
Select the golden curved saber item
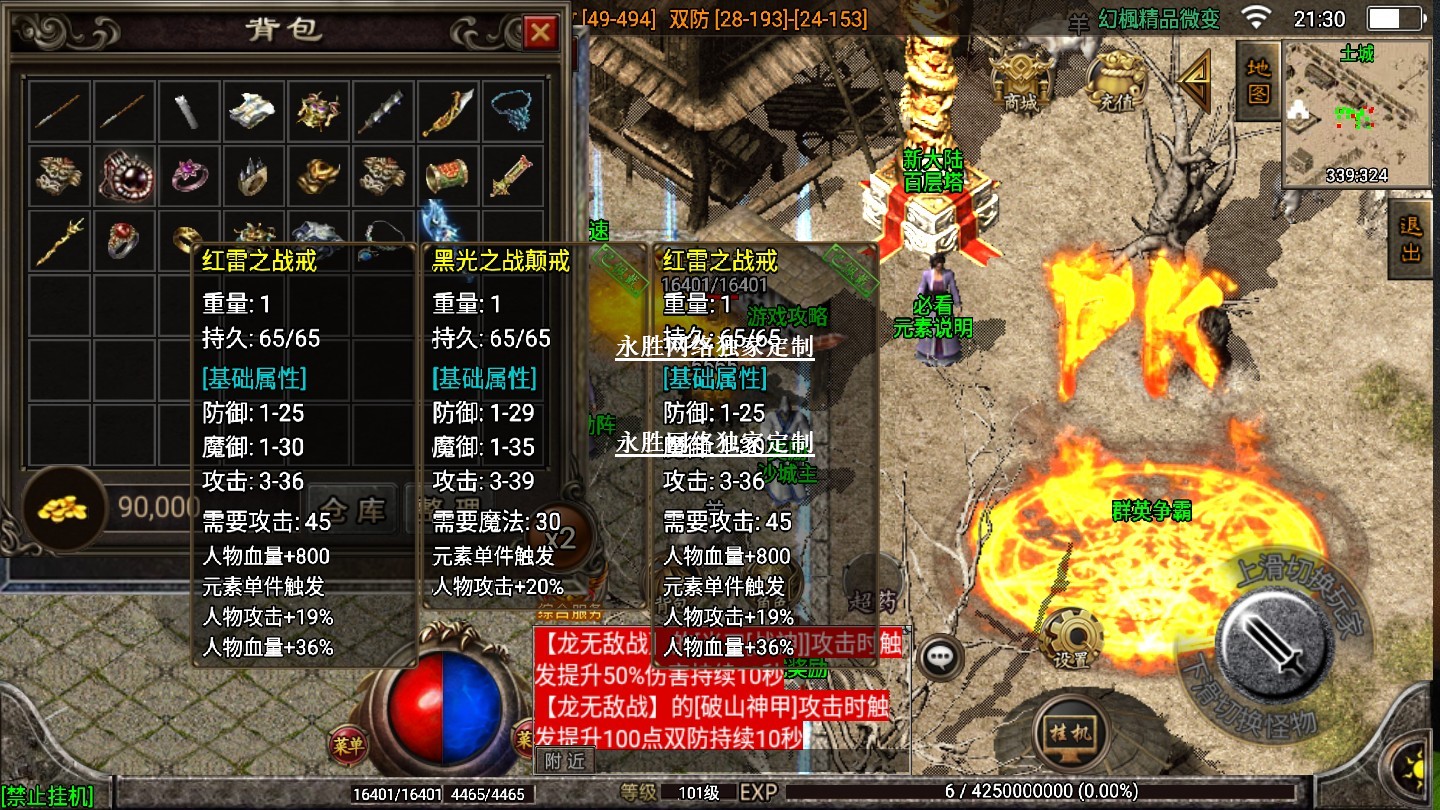448,112
